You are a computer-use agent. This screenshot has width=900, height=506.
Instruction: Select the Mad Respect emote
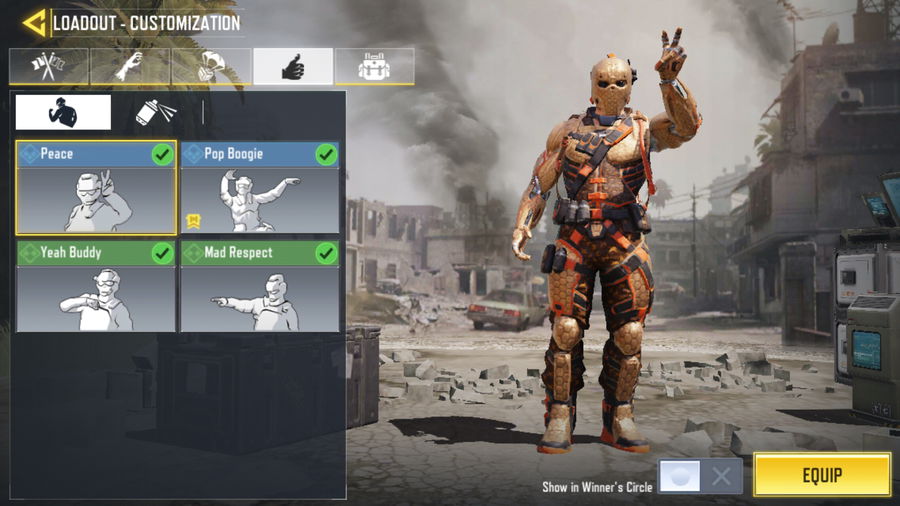[260, 286]
